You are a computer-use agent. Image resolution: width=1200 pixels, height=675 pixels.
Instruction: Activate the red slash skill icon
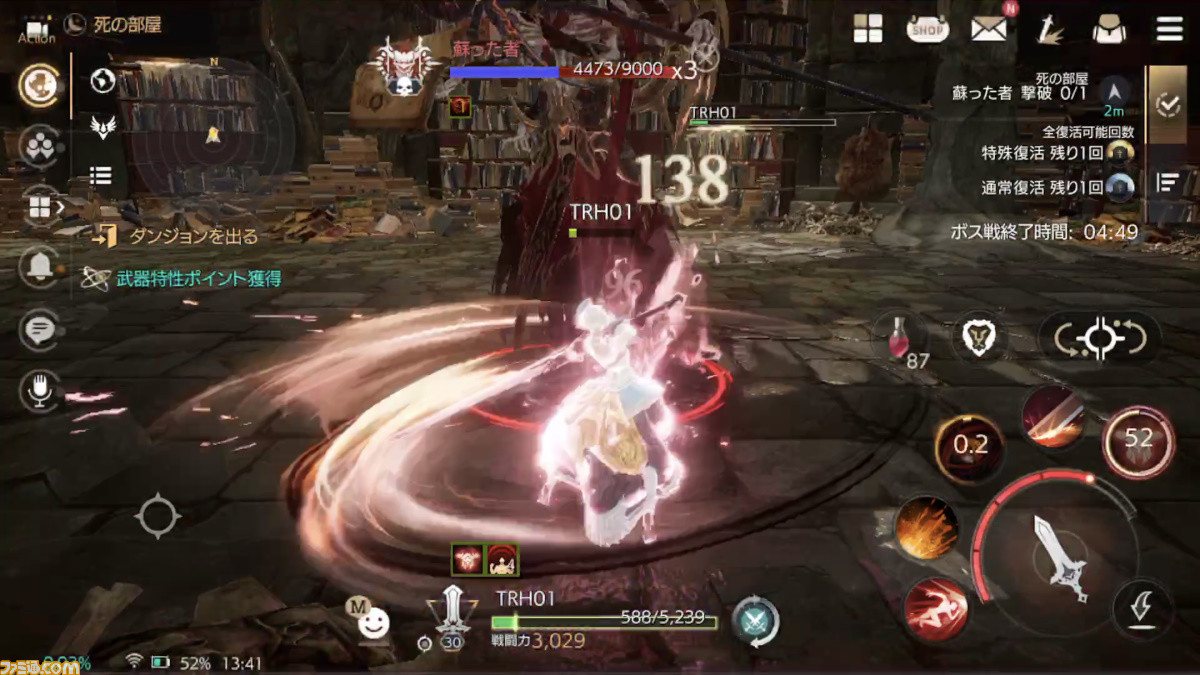click(1054, 416)
